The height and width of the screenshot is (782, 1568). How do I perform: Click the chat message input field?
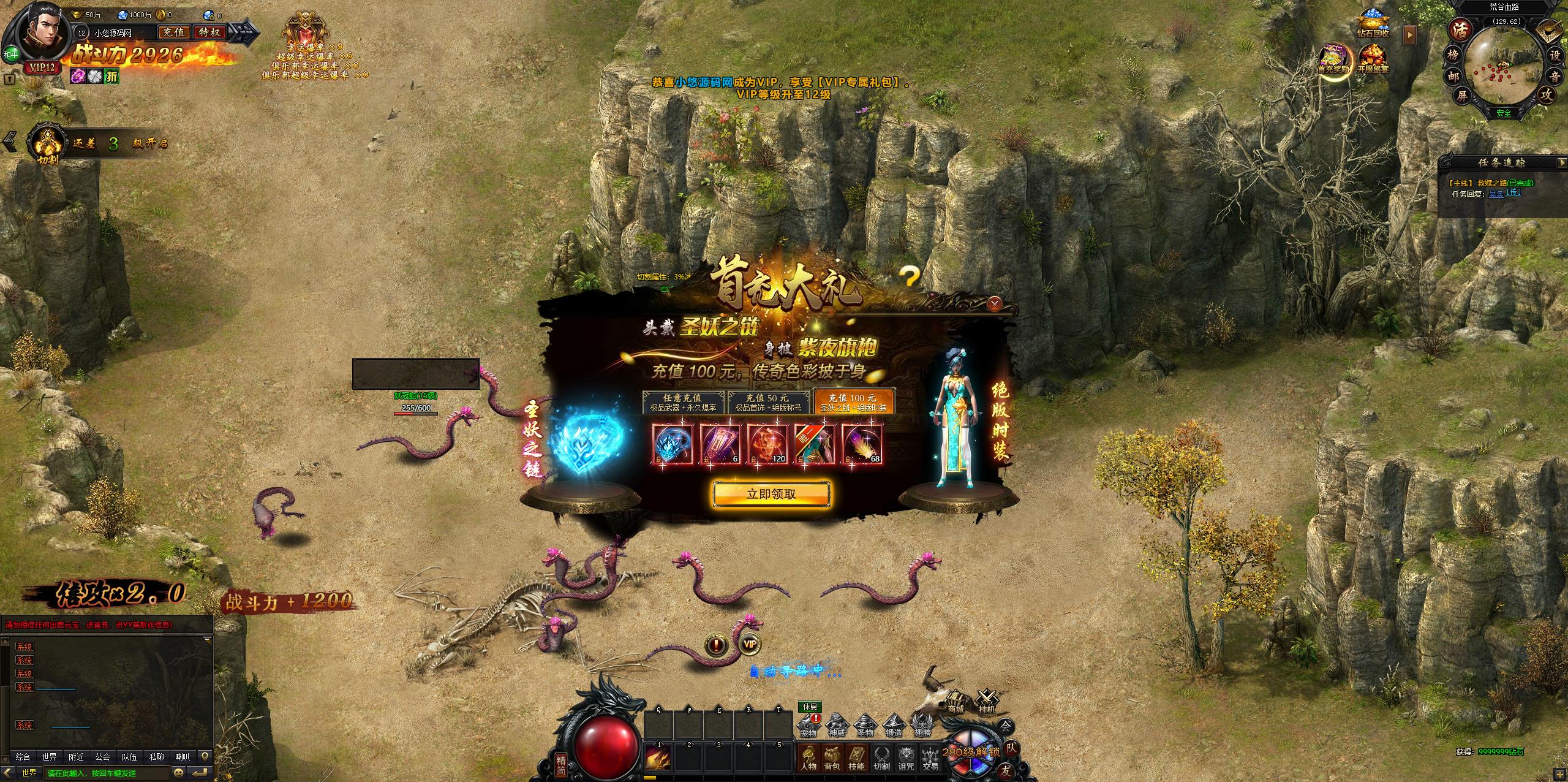pyautogui.click(x=107, y=773)
